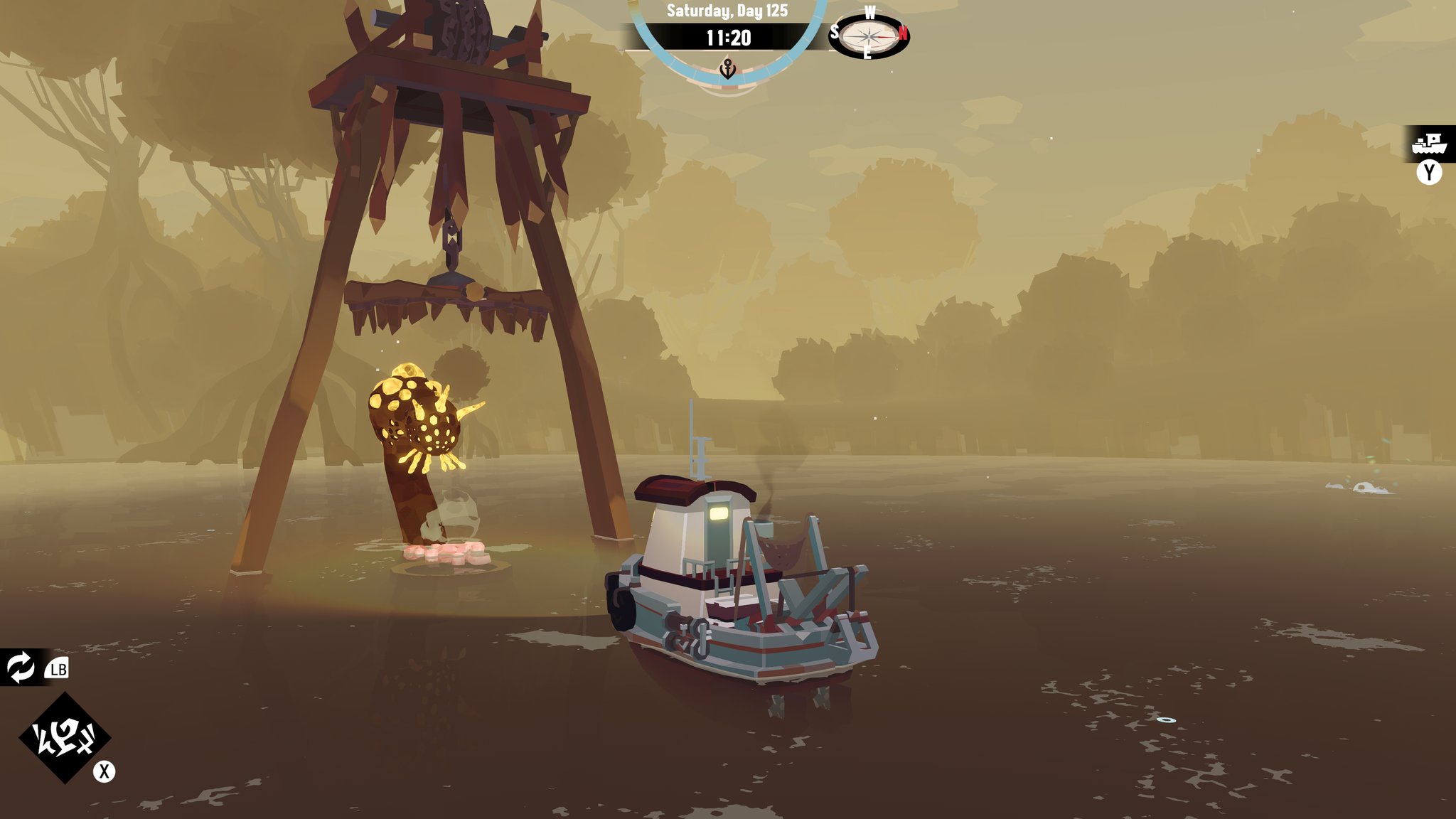Select the W direction on the compass

(x=869, y=11)
